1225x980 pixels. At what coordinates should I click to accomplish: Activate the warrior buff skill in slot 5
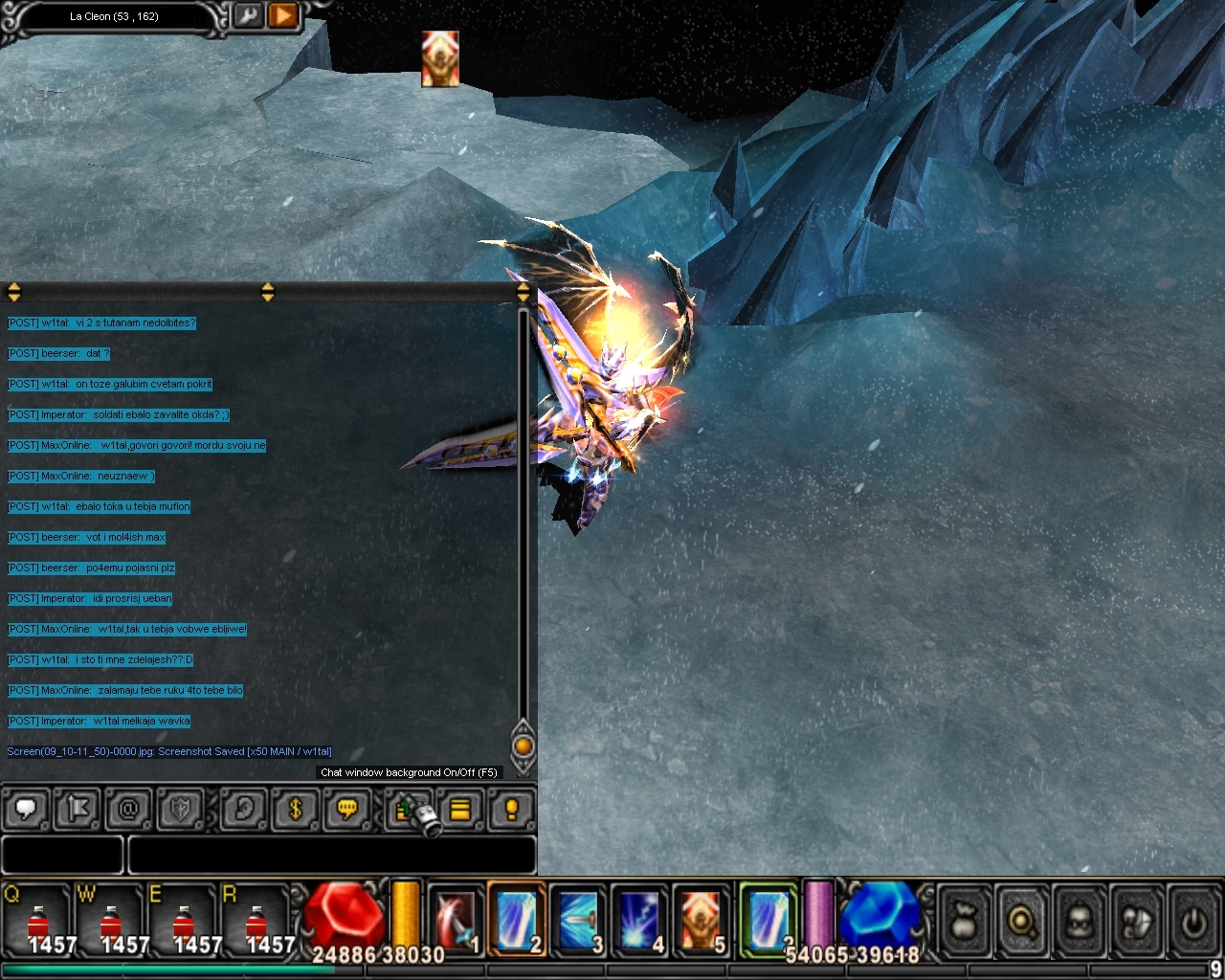tap(701, 920)
